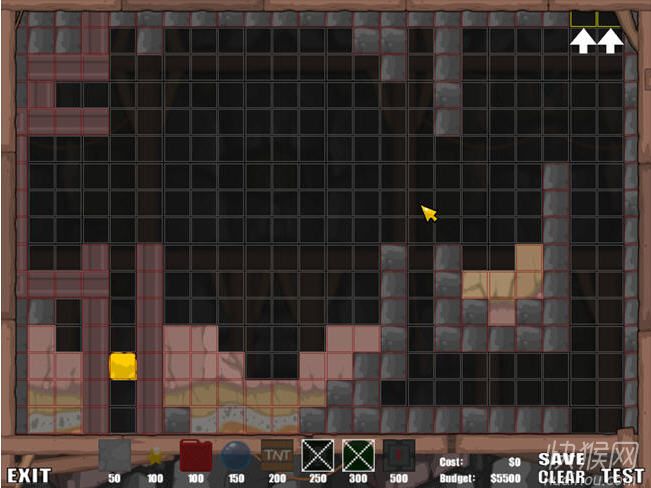
Task: Exit the level editor
Action: click(27, 477)
